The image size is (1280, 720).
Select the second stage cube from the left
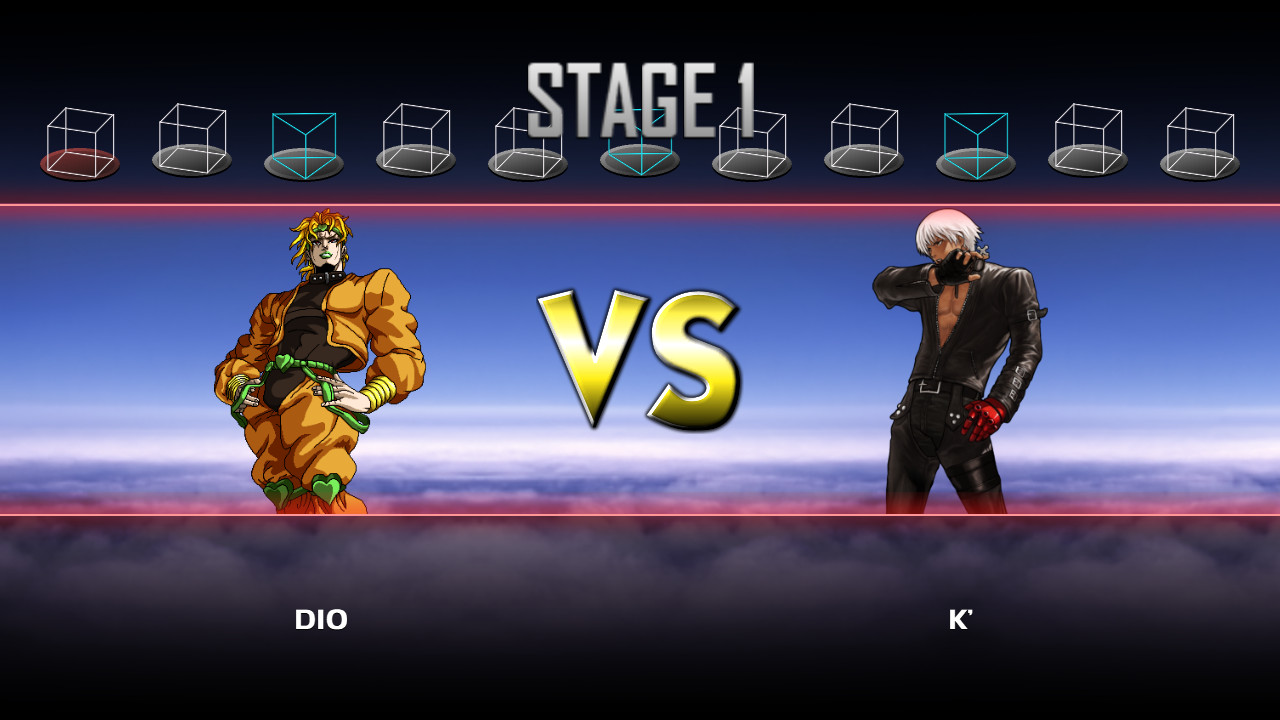(x=190, y=140)
